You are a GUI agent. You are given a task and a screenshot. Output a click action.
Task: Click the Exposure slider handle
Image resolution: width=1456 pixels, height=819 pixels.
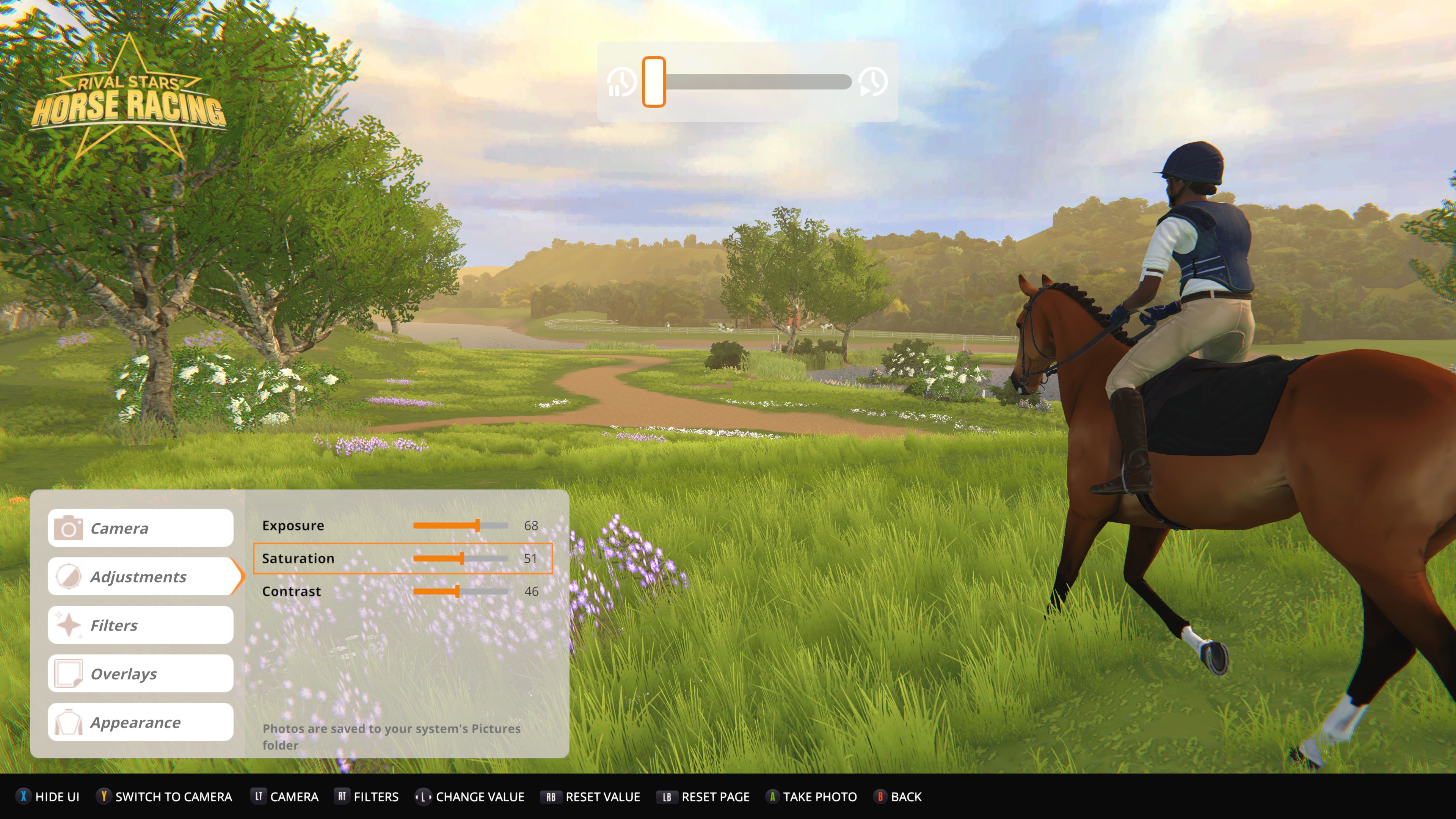[478, 526]
